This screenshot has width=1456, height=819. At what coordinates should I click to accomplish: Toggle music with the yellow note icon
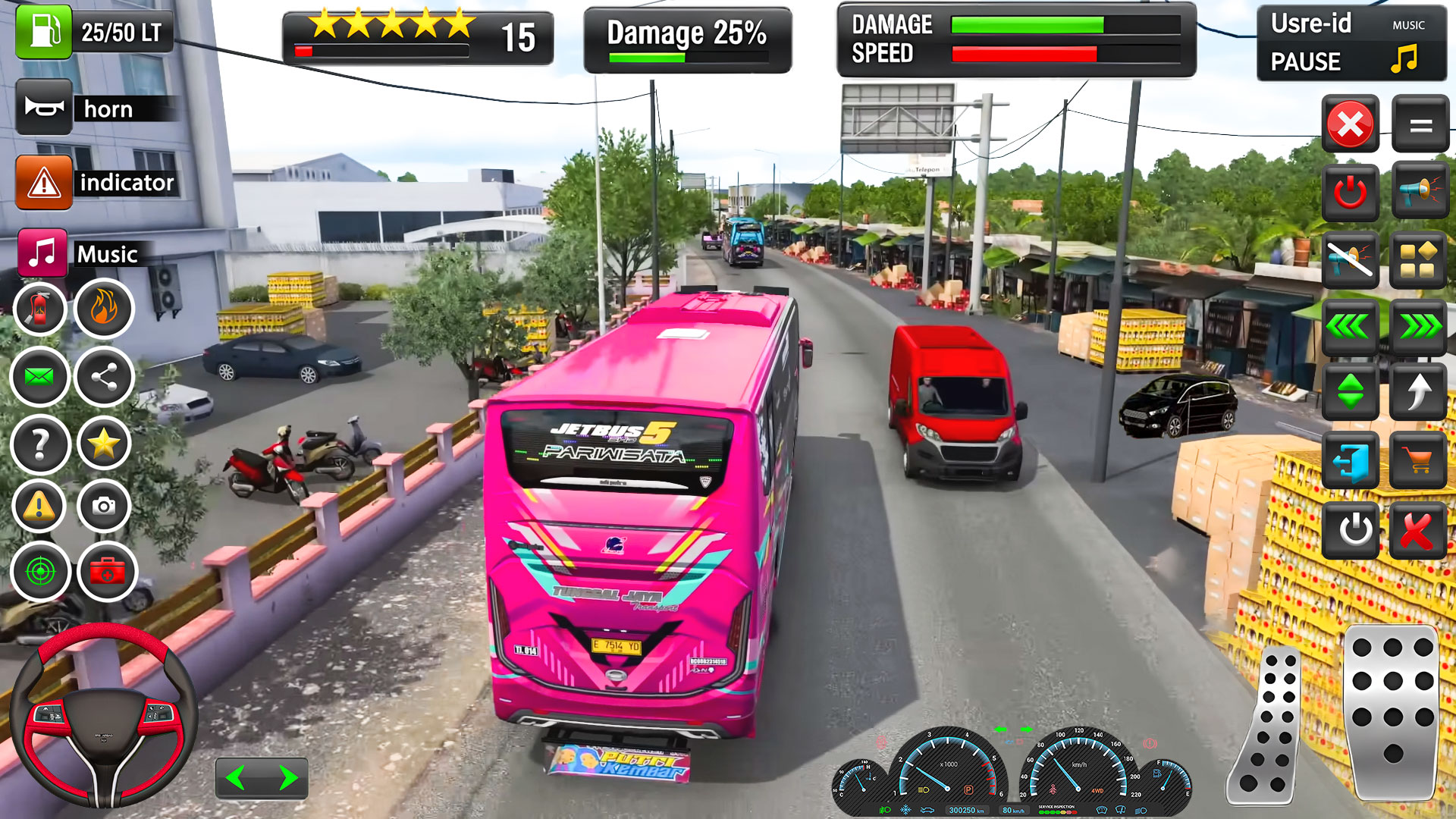point(1404,58)
